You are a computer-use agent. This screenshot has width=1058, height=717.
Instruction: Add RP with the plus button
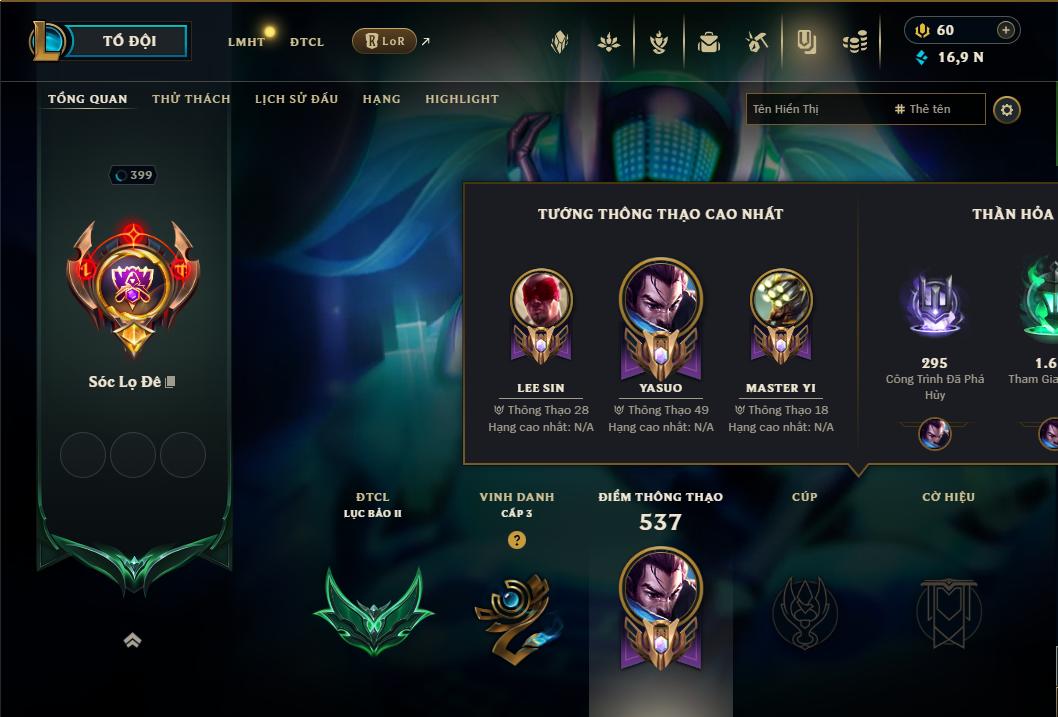point(1005,30)
